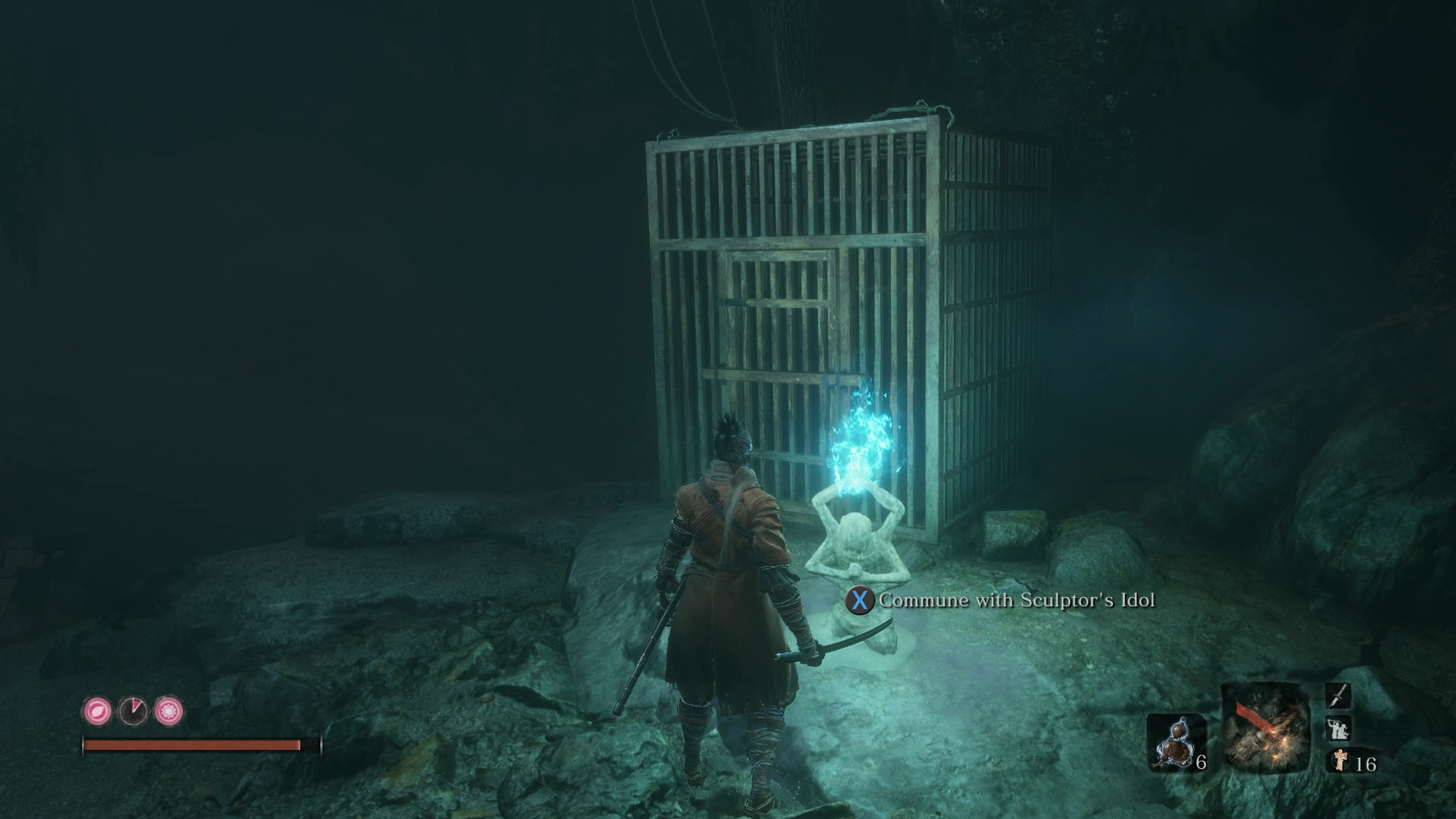Select the combat art silhouette icon
The height and width of the screenshot is (819, 1456).
1338,729
